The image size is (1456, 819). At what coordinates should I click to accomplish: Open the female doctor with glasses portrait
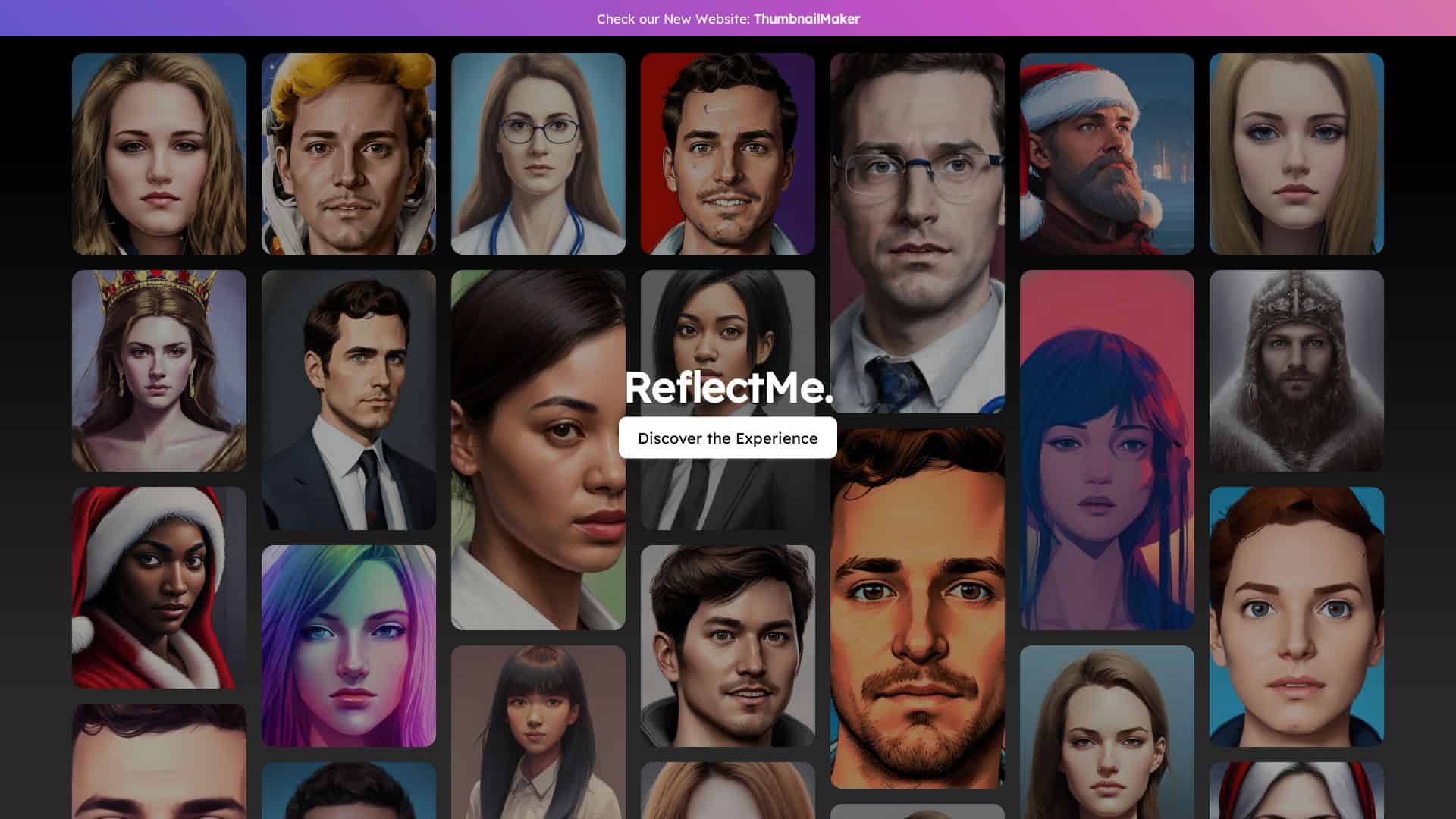[538, 152]
